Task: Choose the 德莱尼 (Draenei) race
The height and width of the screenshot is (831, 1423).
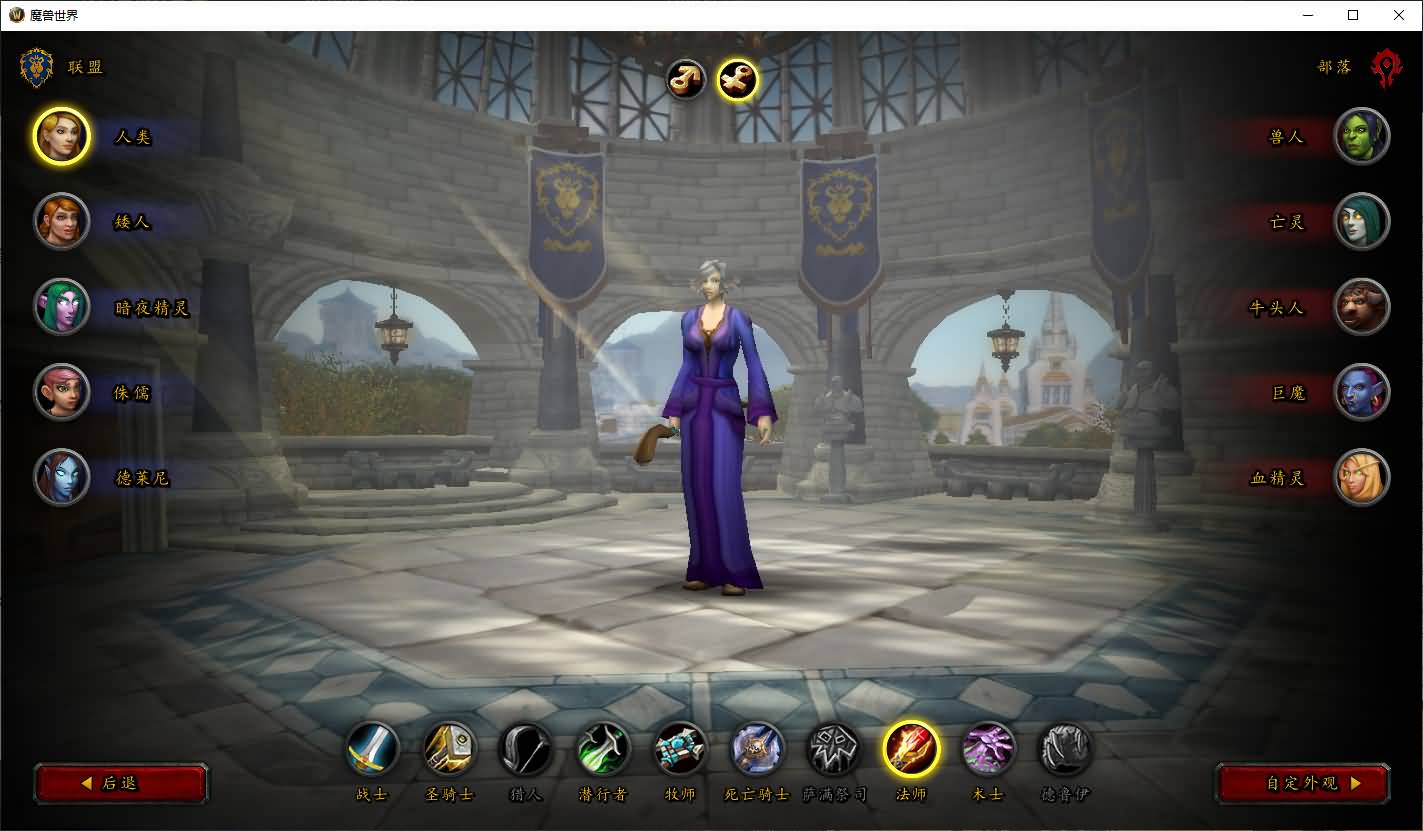Action: (62, 477)
